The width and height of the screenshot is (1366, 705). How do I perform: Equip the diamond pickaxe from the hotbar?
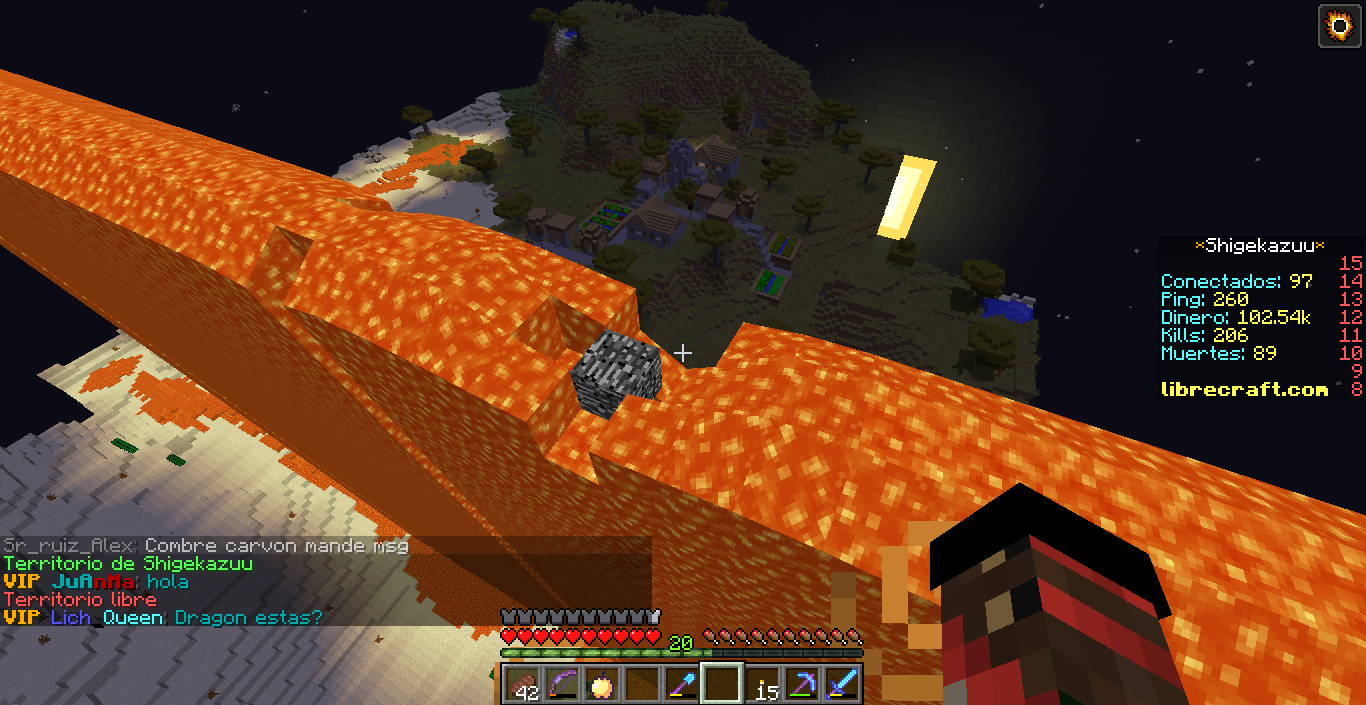pyautogui.click(x=802, y=685)
